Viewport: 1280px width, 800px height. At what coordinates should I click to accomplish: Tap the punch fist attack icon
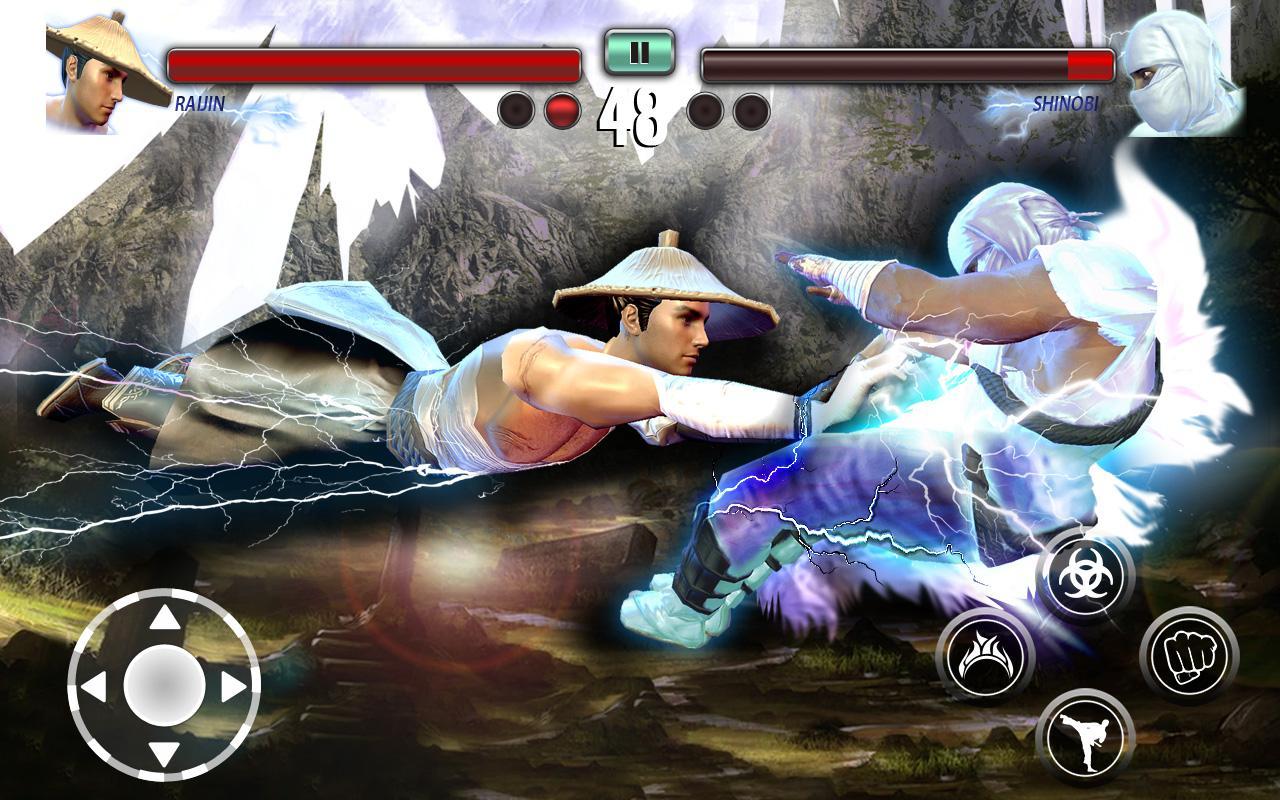(1191, 651)
